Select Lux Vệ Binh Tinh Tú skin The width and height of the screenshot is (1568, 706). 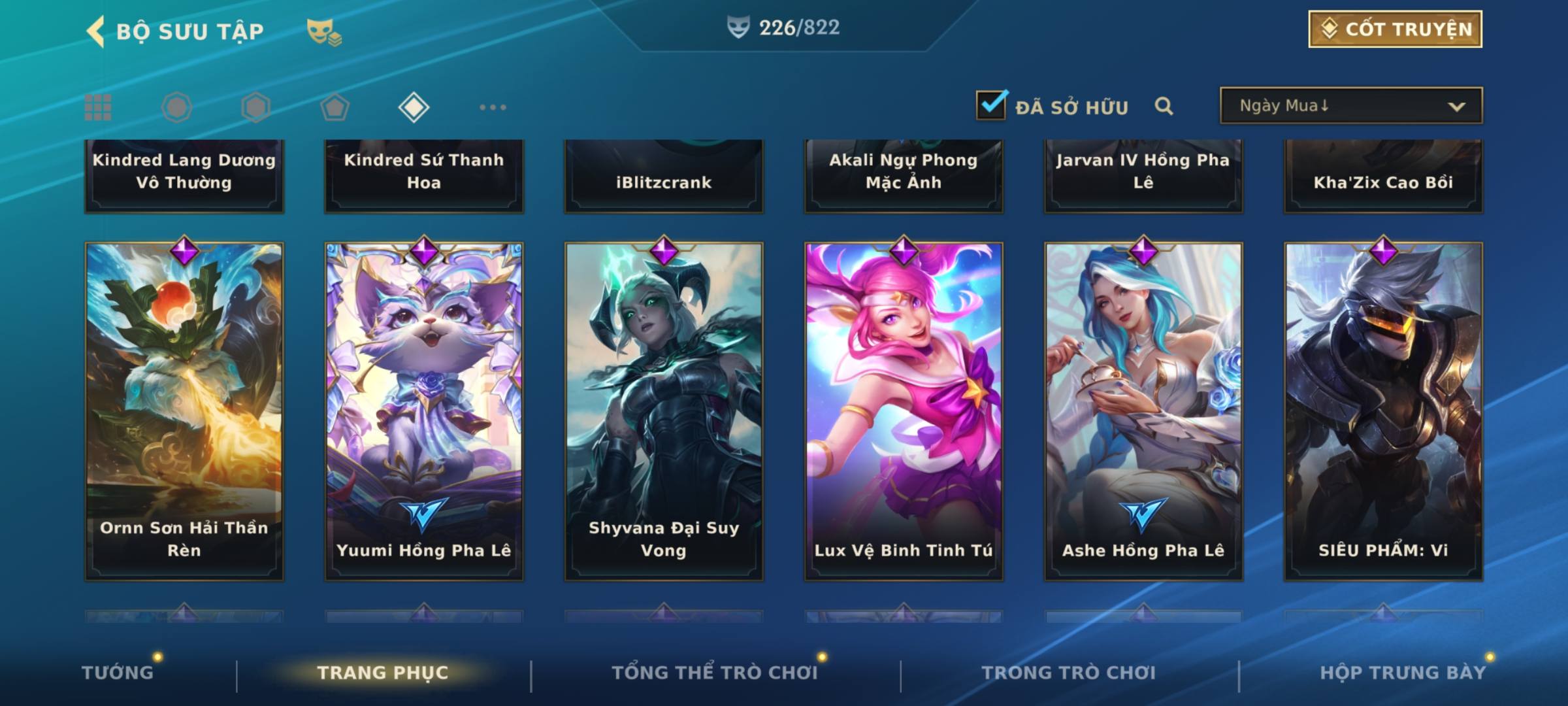point(904,411)
